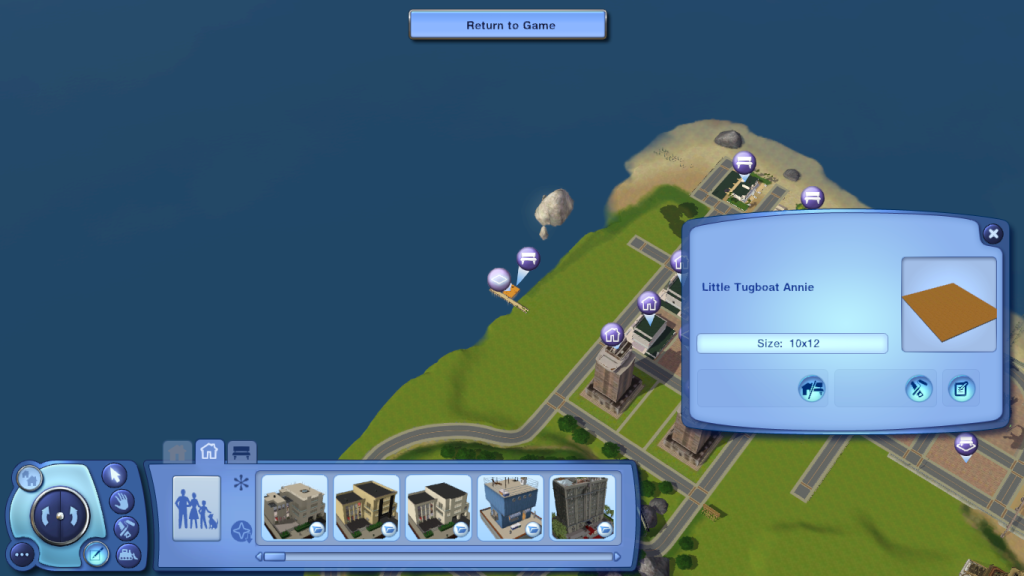This screenshot has height=576, width=1024.
Task: Choose the family household silhouette button
Action: [196, 507]
